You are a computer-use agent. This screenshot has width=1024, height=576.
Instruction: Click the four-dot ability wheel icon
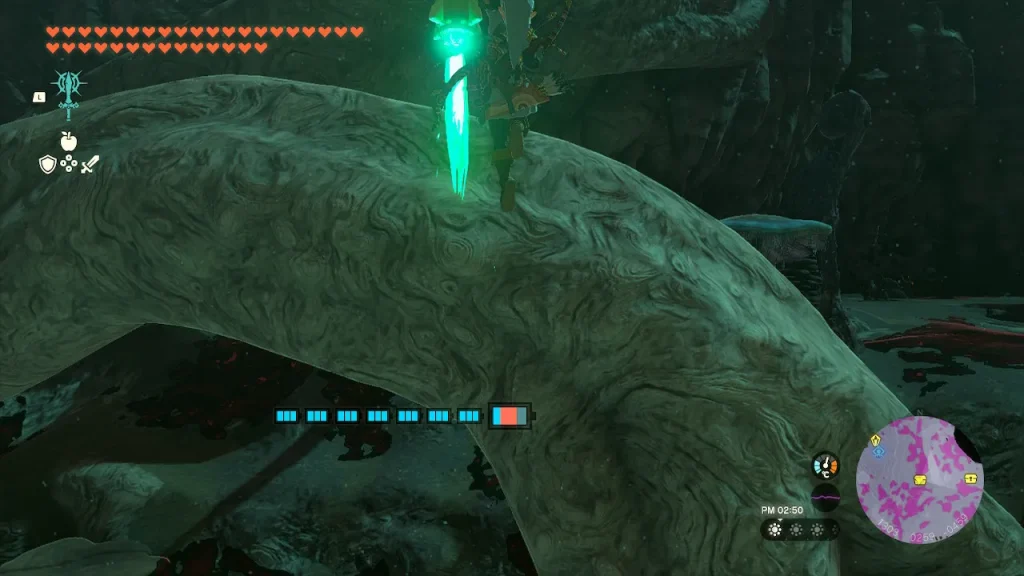pos(68,164)
